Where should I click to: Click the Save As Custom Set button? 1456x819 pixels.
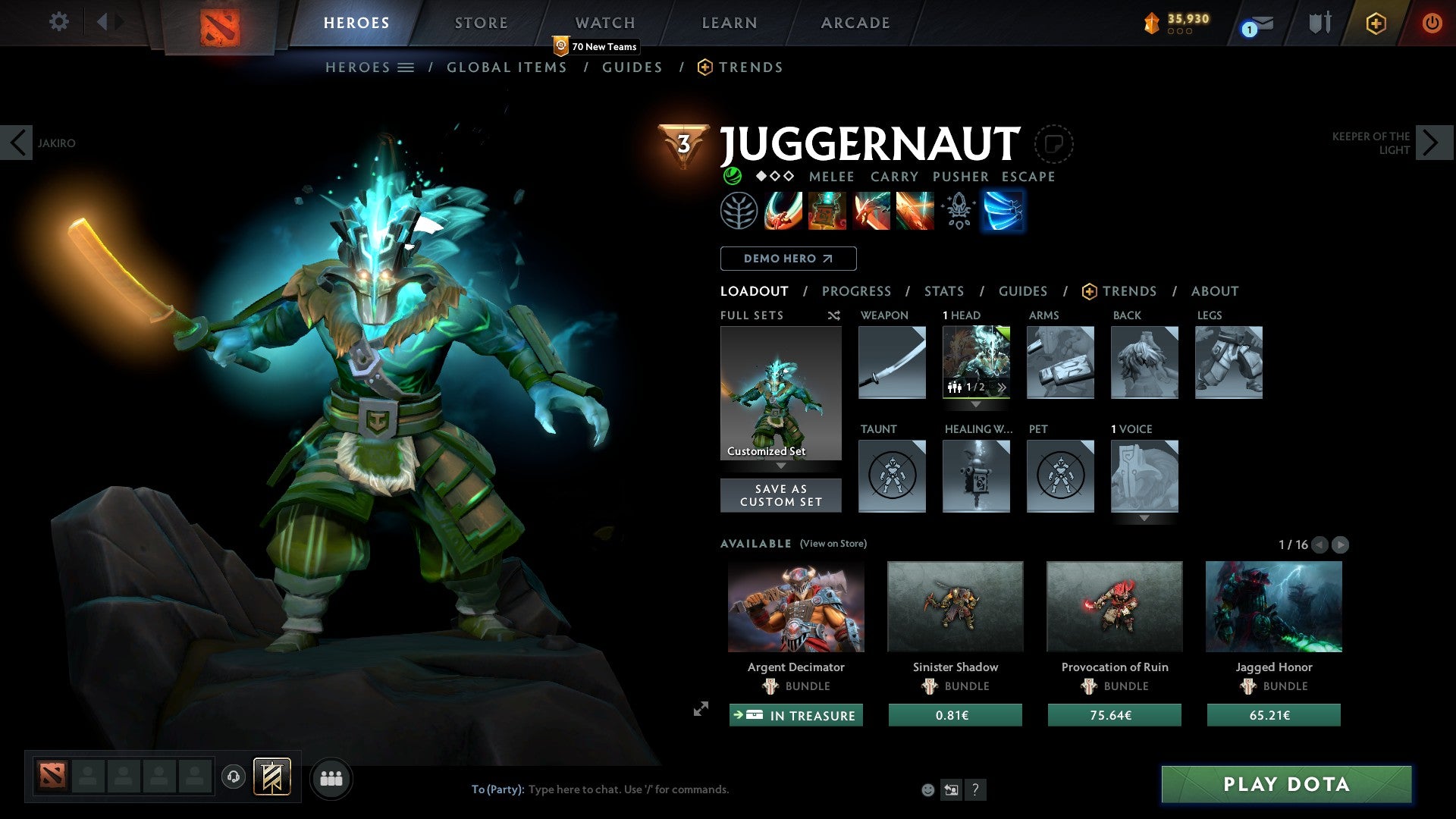780,495
